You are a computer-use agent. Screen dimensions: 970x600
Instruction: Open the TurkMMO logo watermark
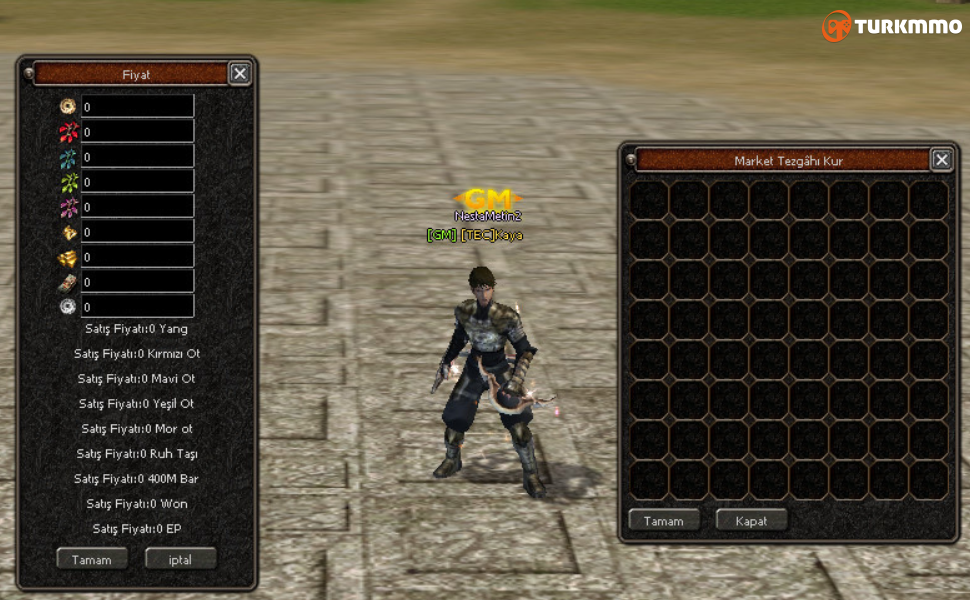pyautogui.click(x=891, y=26)
